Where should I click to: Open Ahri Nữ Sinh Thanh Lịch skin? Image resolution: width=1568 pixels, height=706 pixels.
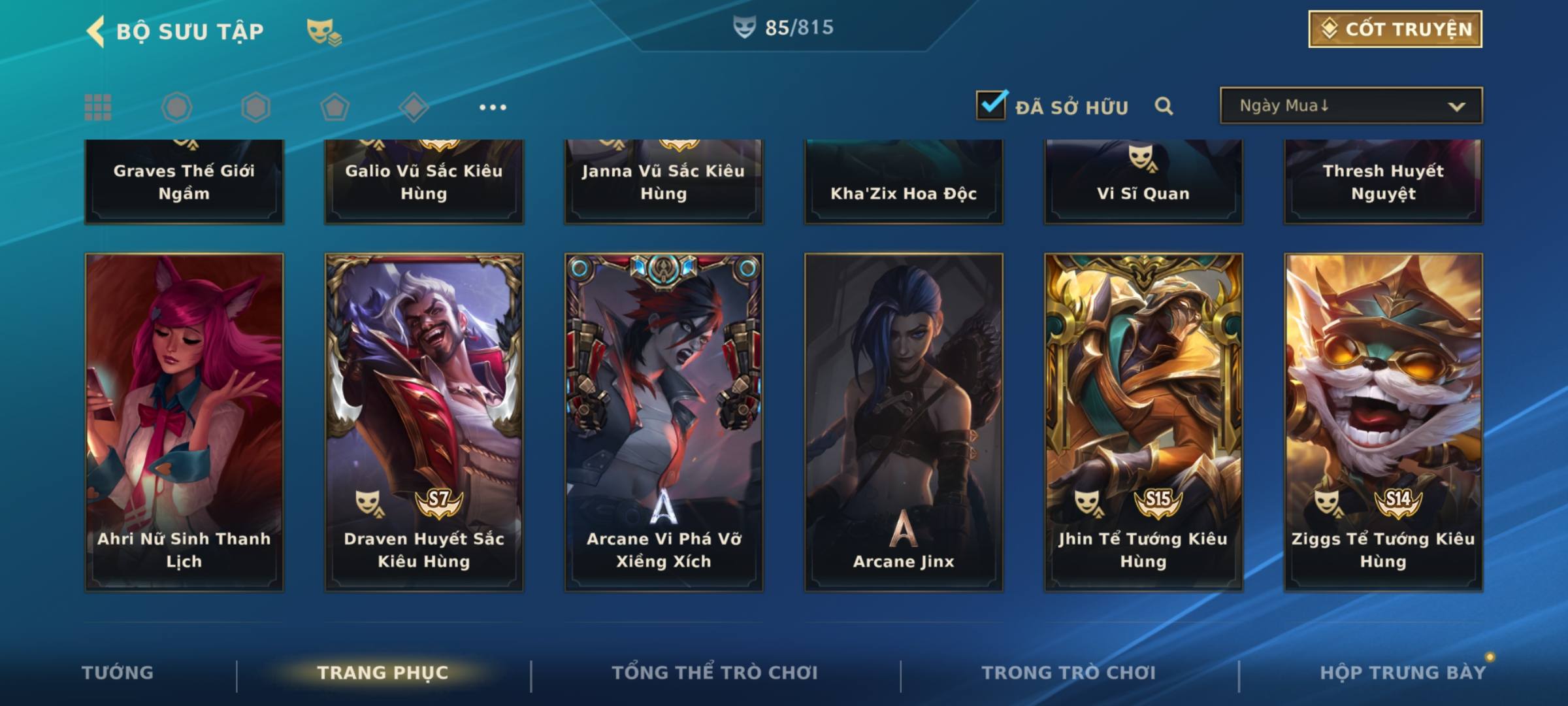click(x=184, y=422)
